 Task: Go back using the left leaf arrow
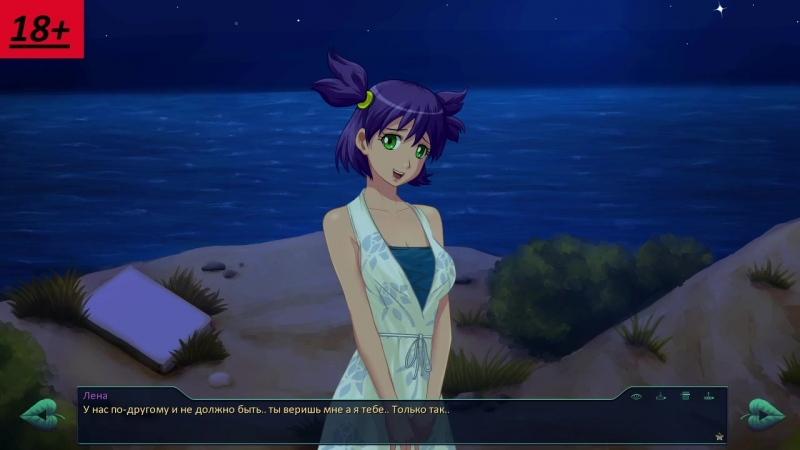(43, 413)
